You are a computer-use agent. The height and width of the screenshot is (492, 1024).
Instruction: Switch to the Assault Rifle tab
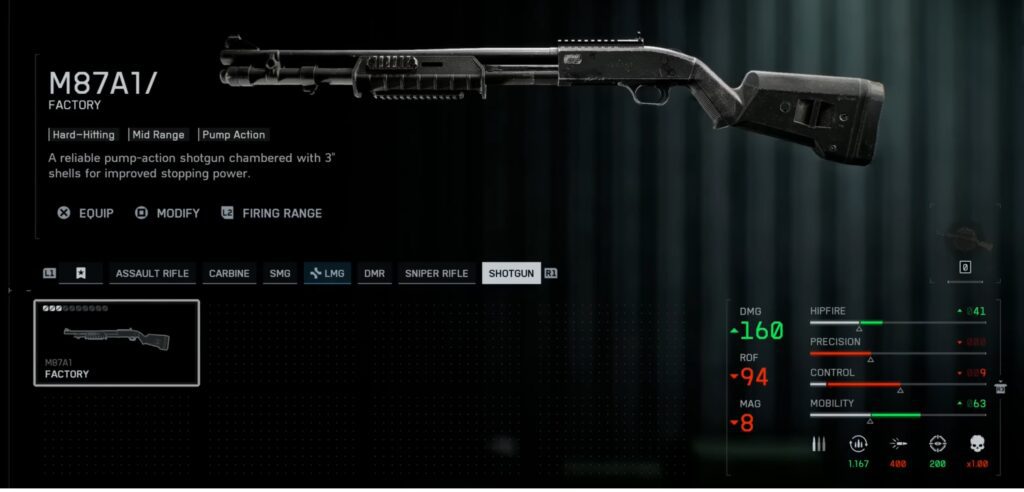tap(152, 273)
